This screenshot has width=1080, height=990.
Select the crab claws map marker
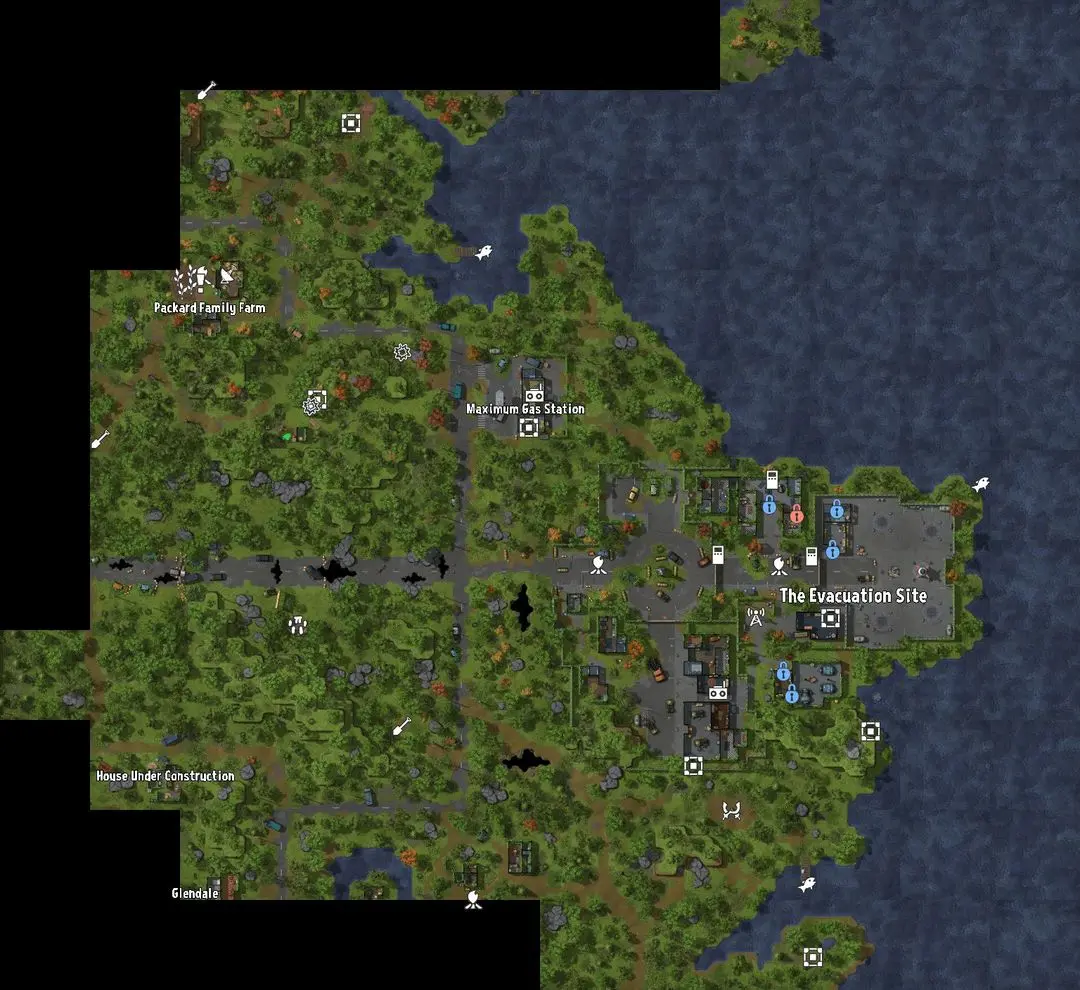pos(731,810)
